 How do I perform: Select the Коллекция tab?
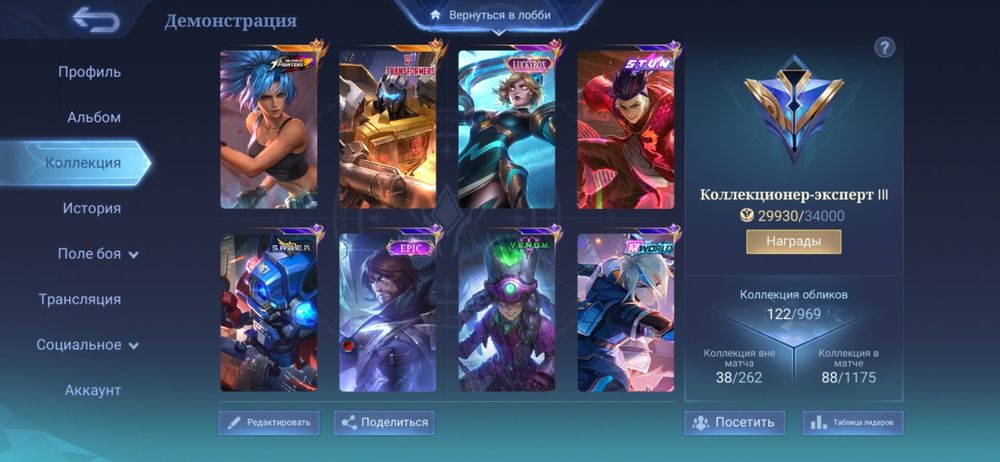(x=83, y=163)
